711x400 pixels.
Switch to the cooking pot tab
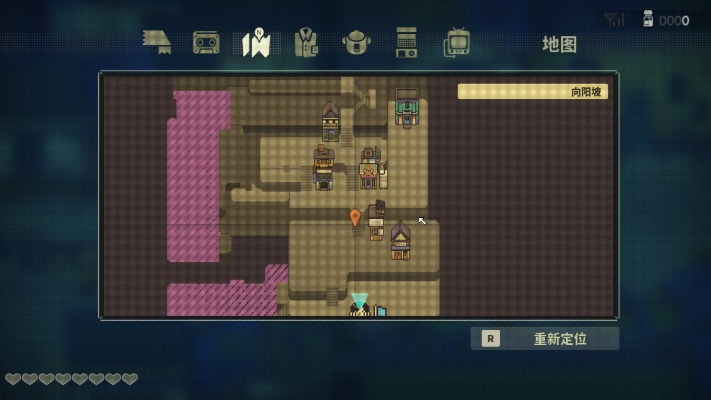pyautogui.click(x=356, y=42)
